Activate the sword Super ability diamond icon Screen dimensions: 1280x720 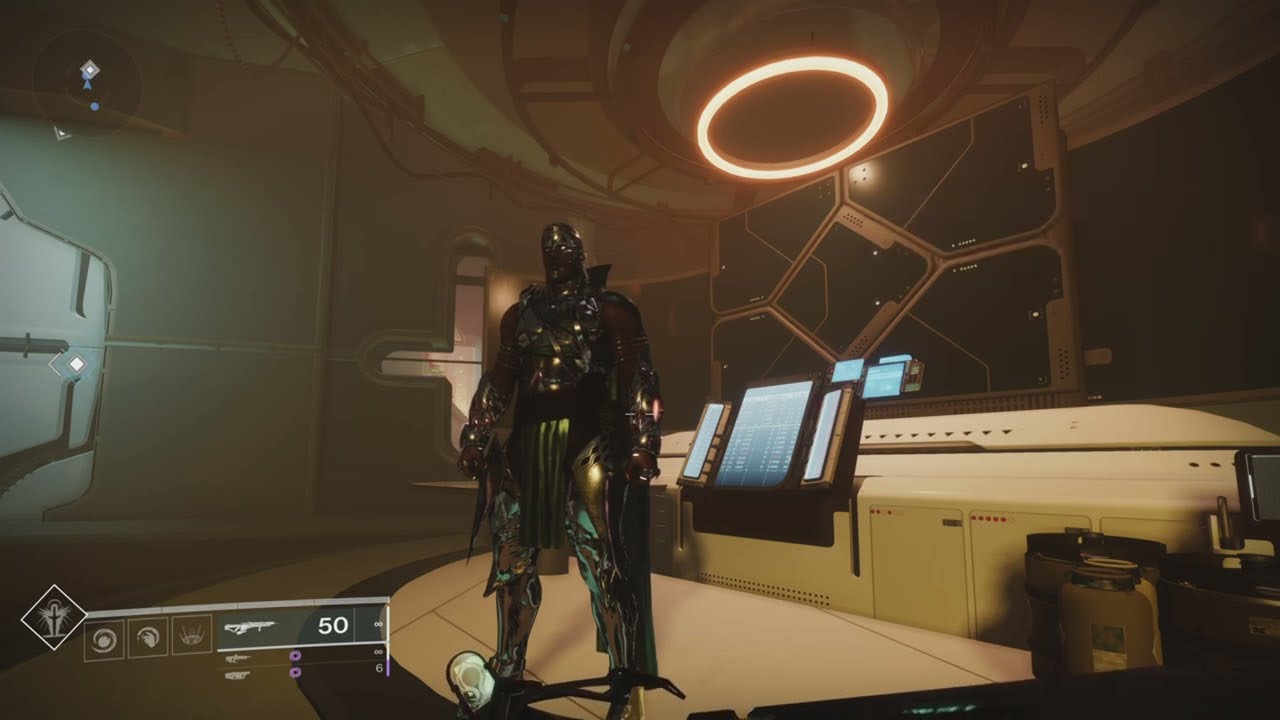pyautogui.click(x=54, y=617)
